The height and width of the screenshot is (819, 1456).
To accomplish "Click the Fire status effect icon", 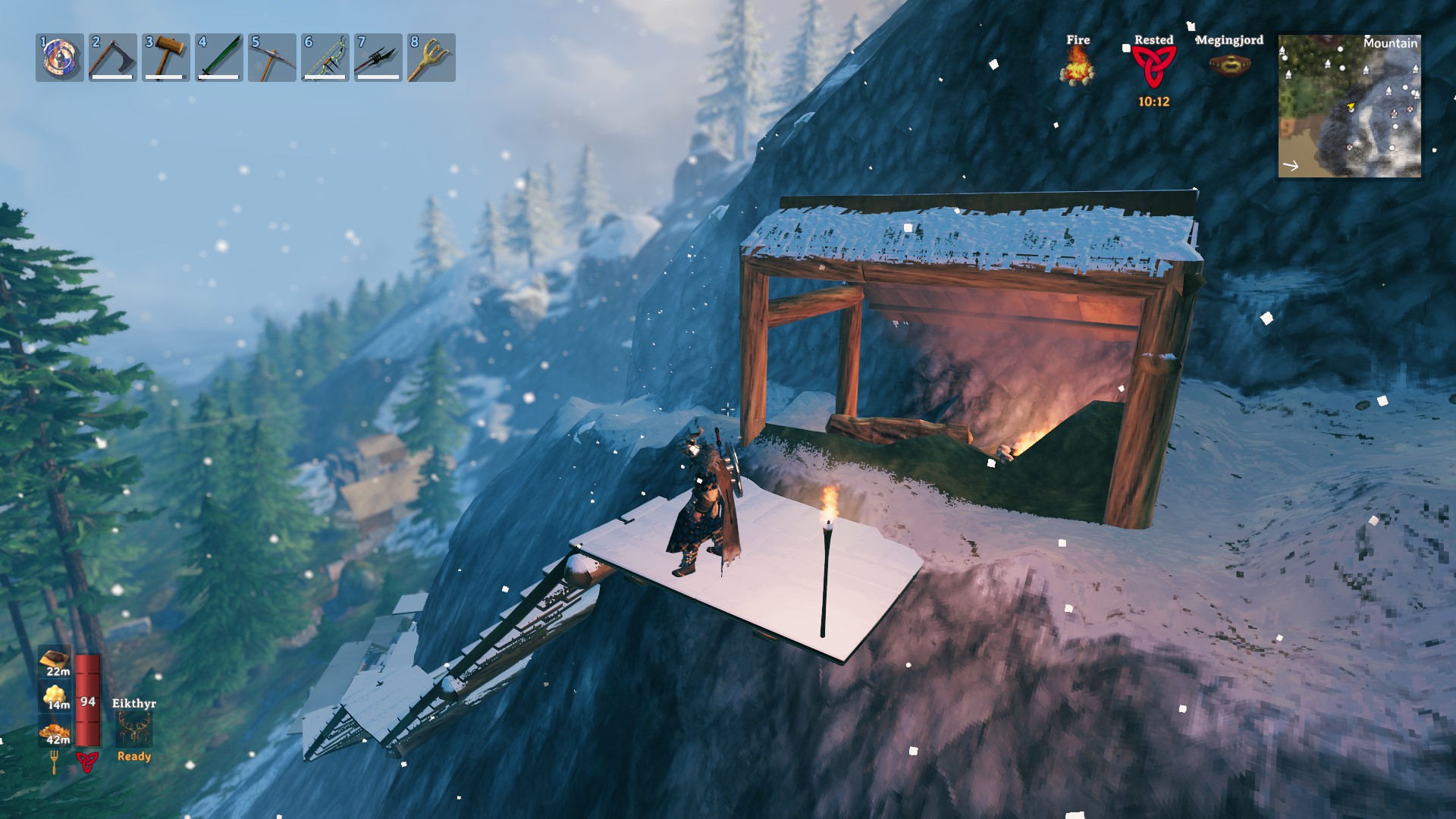I will [1078, 65].
